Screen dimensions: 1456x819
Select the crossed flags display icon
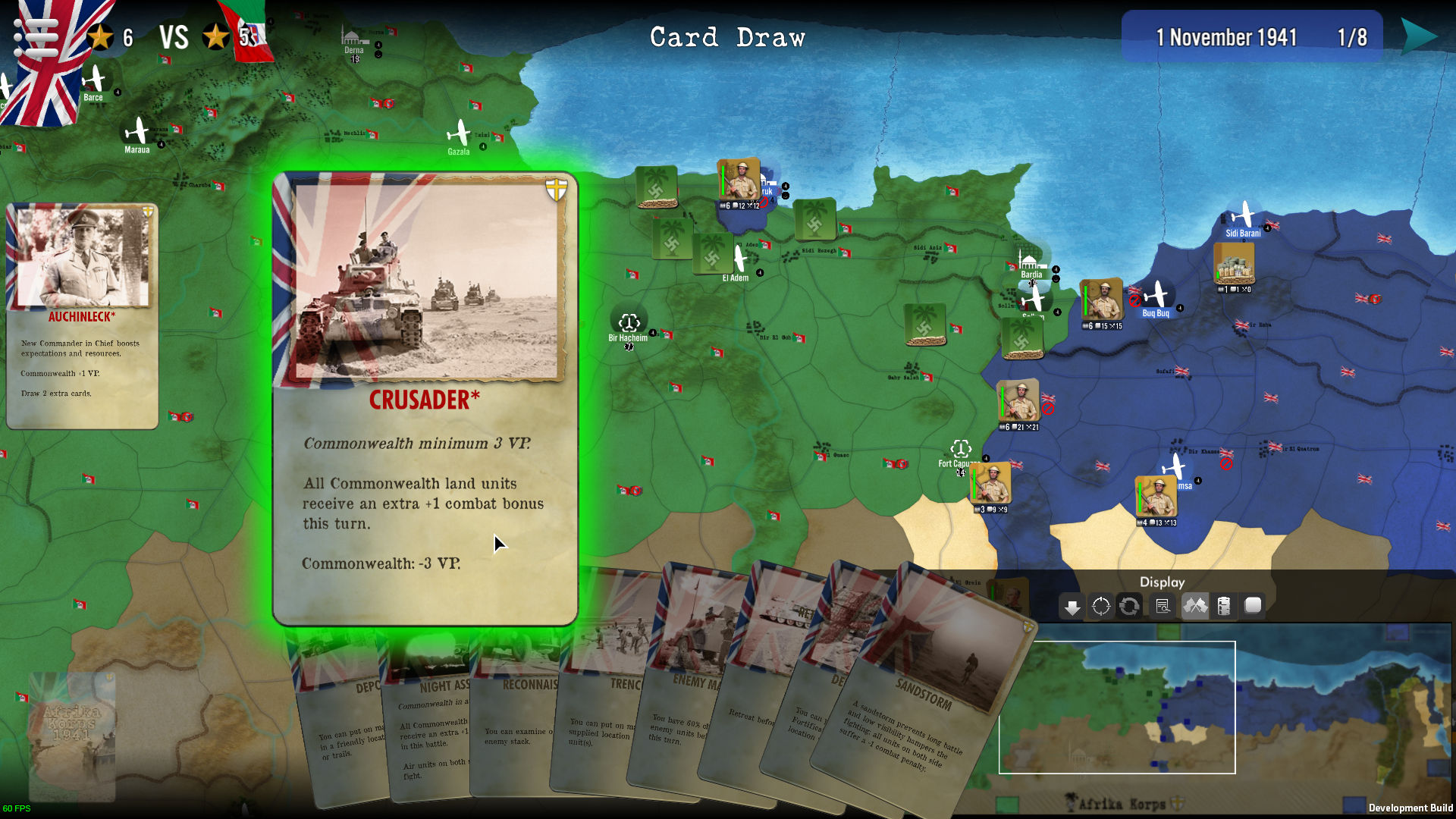coord(1195,605)
